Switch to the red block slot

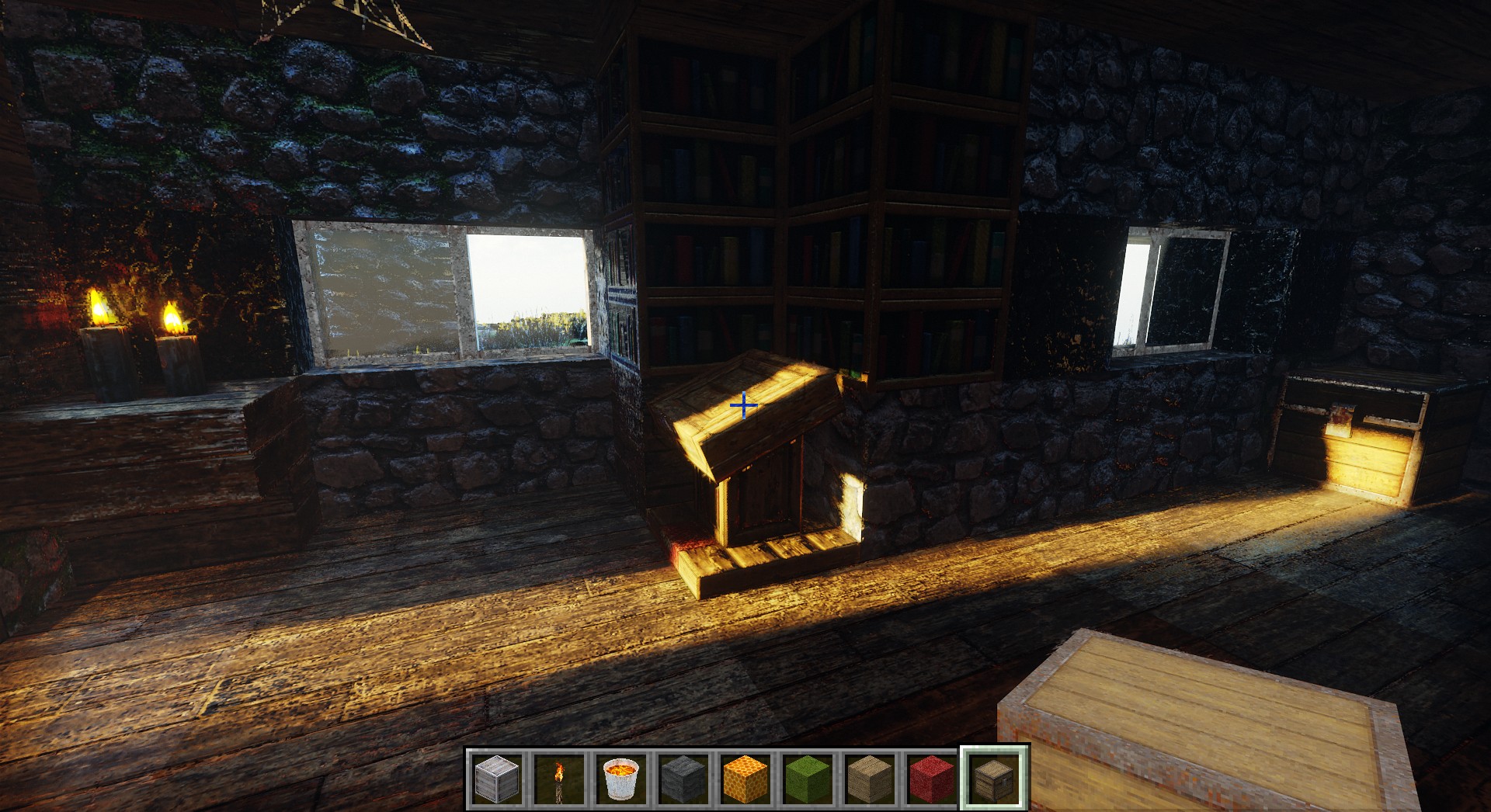[x=932, y=778]
